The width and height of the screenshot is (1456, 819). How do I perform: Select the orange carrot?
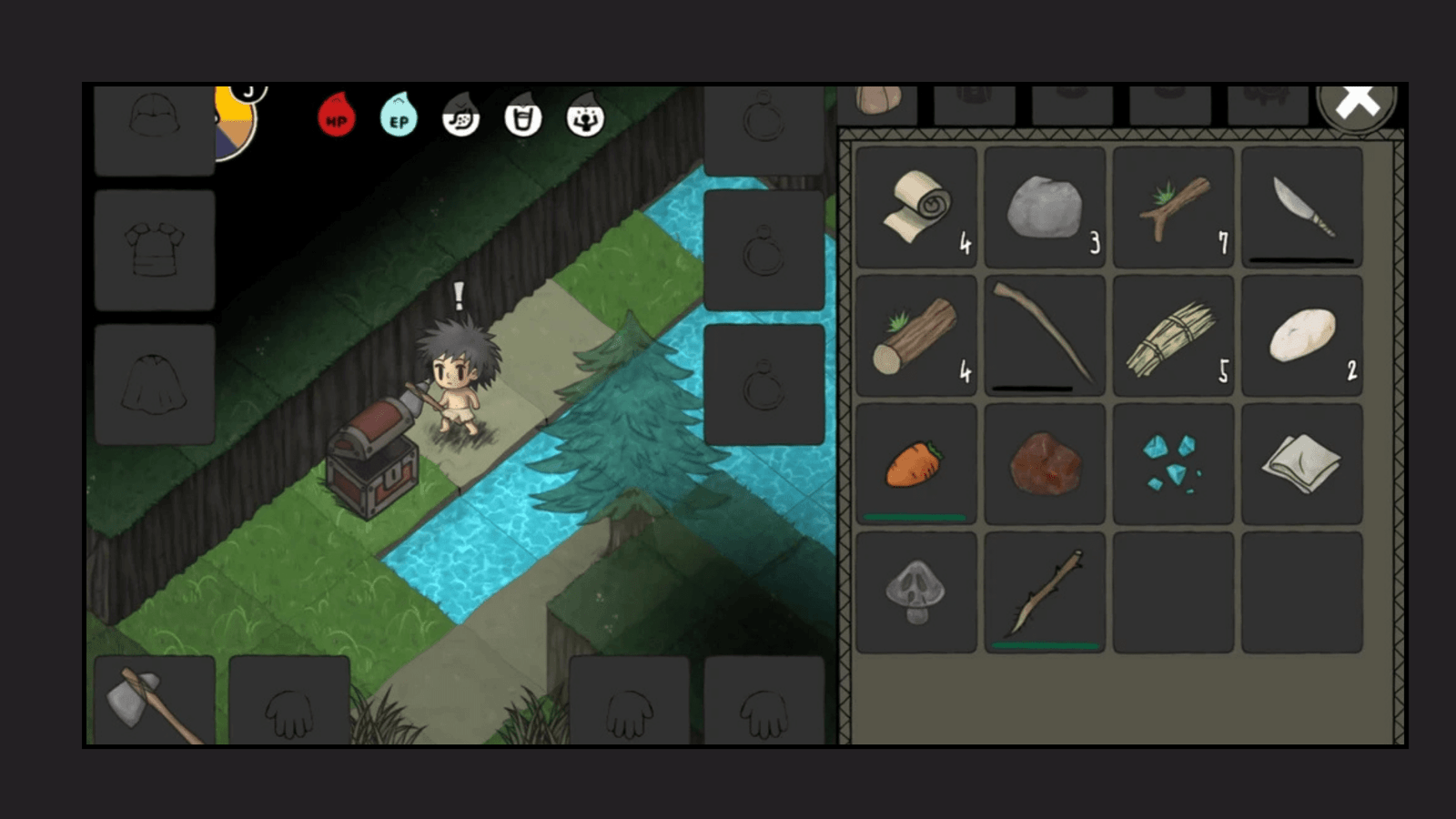(916, 464)
